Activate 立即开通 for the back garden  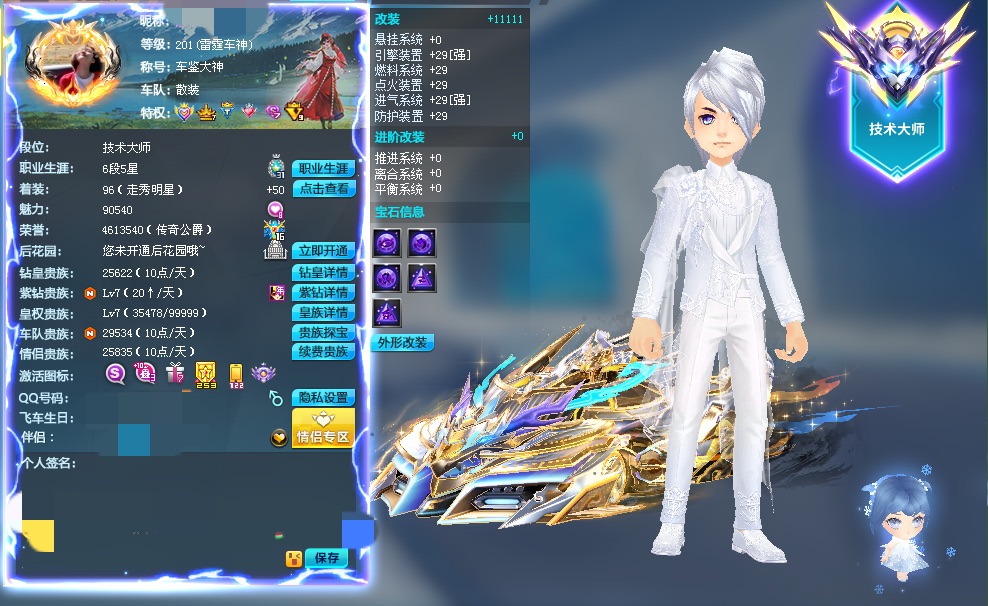(323, 251)
